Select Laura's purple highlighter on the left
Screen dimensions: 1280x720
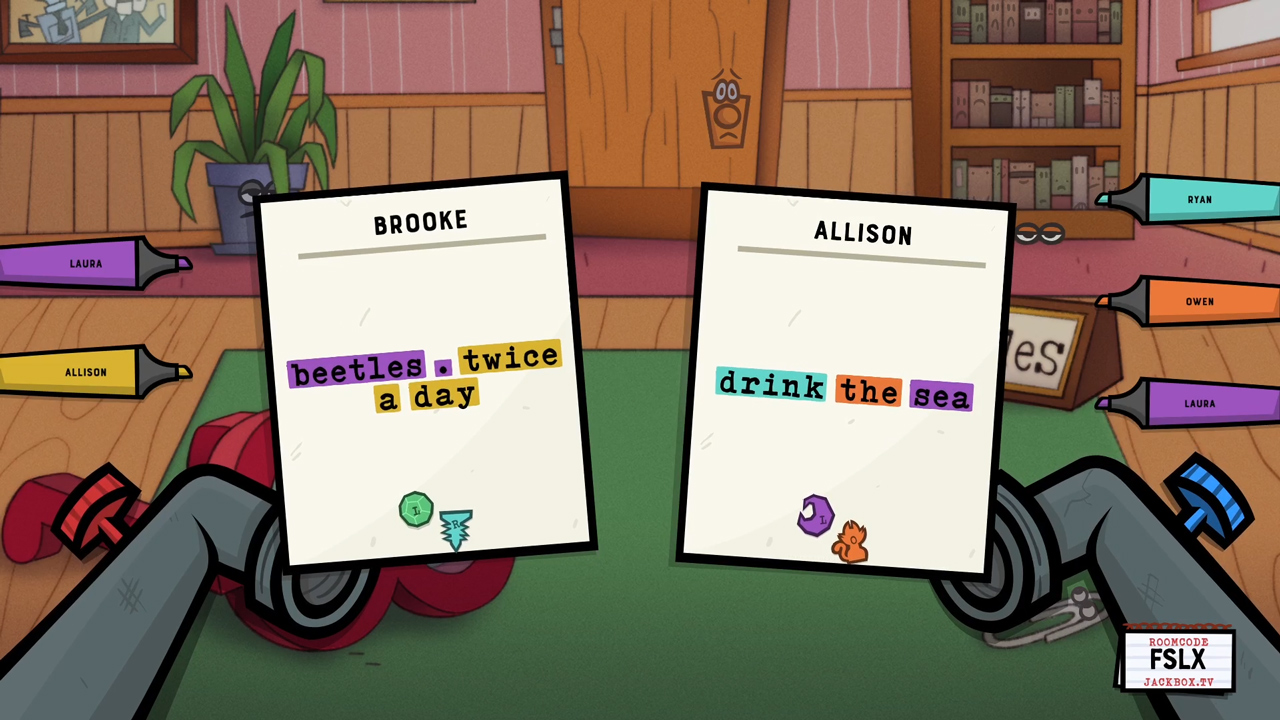85,263
